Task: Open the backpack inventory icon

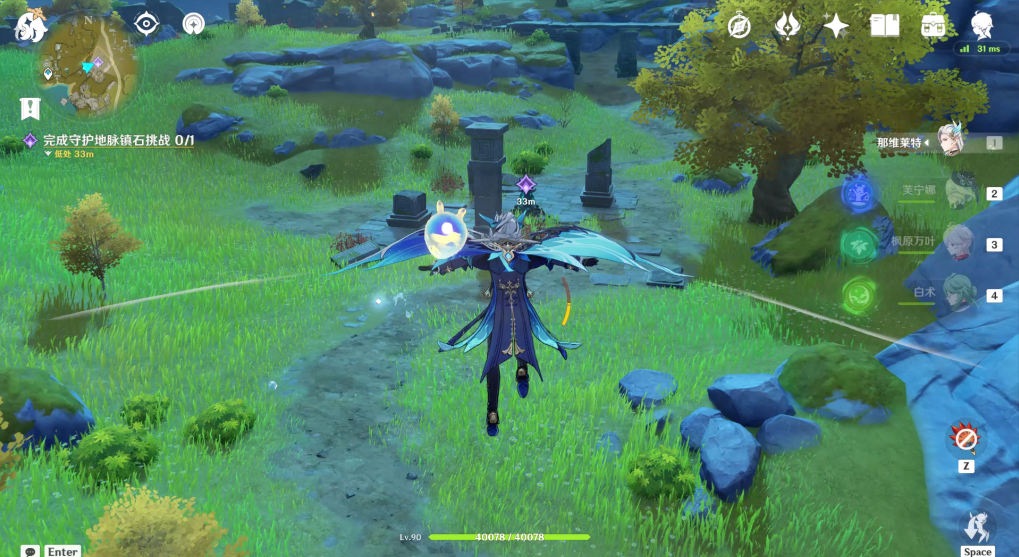Action: (934, 26)
